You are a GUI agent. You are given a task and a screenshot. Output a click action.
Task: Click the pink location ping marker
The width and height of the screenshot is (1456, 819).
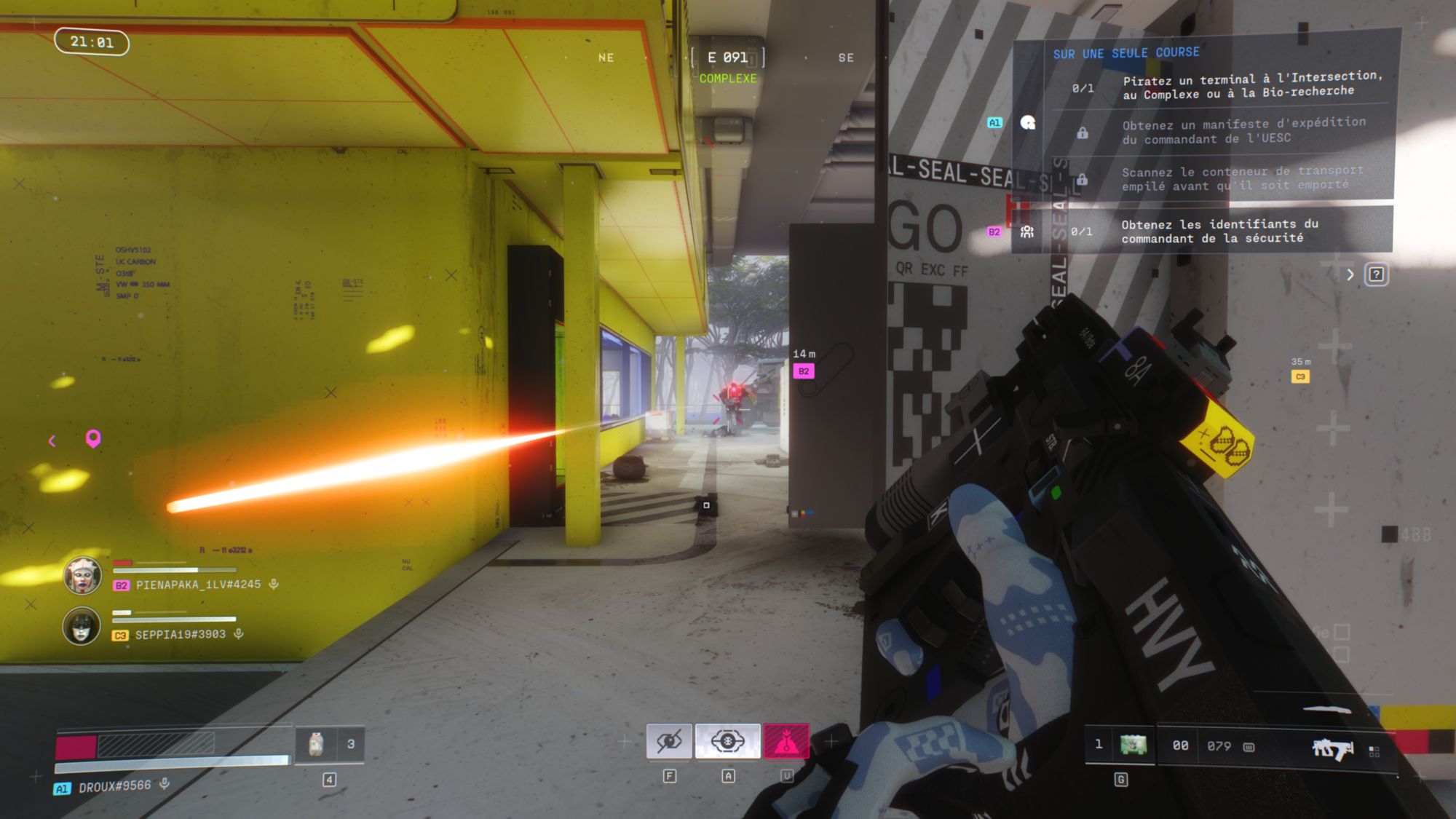pos(93,438)
